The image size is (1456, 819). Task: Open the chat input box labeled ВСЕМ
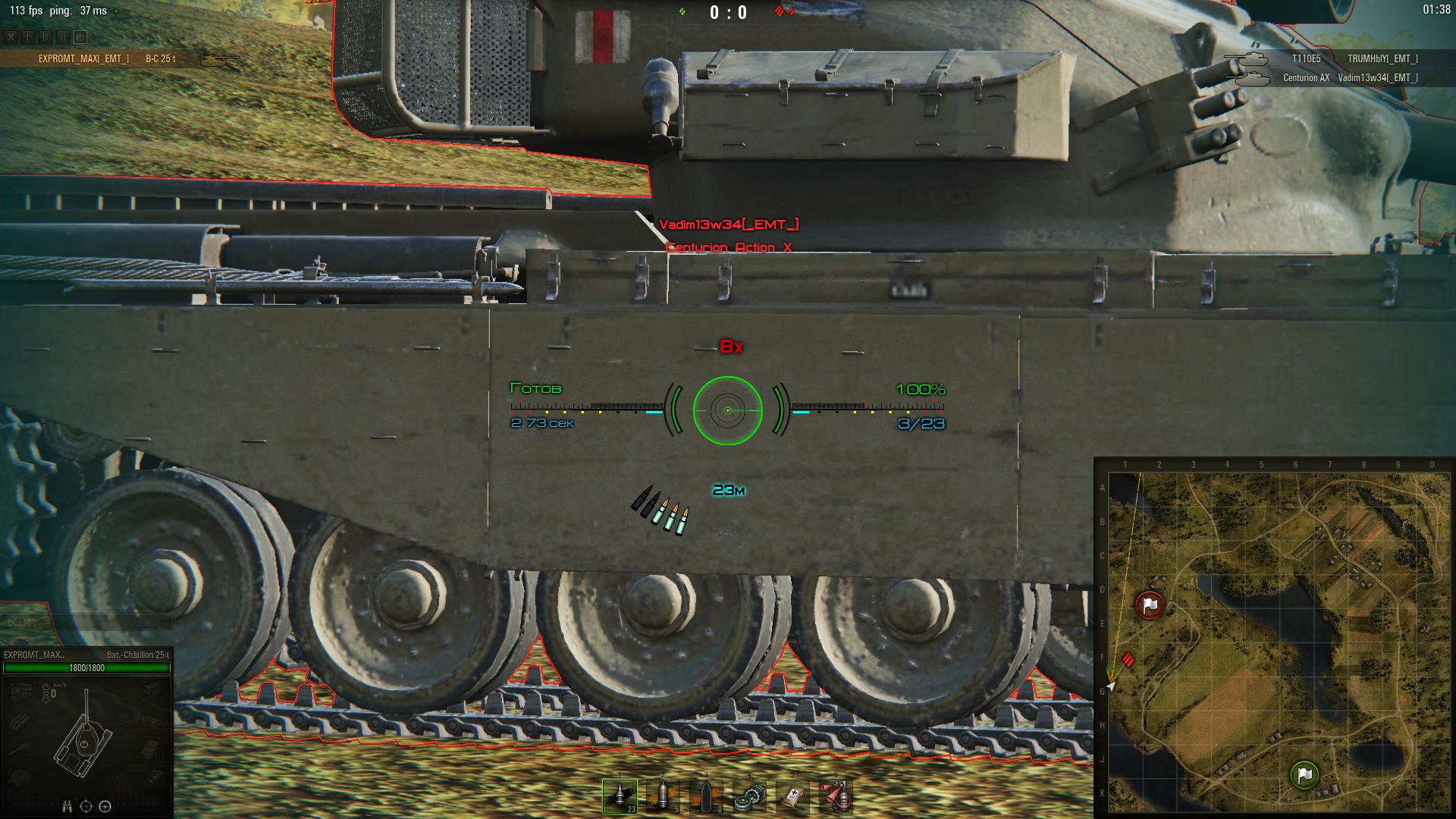[83, 623]
